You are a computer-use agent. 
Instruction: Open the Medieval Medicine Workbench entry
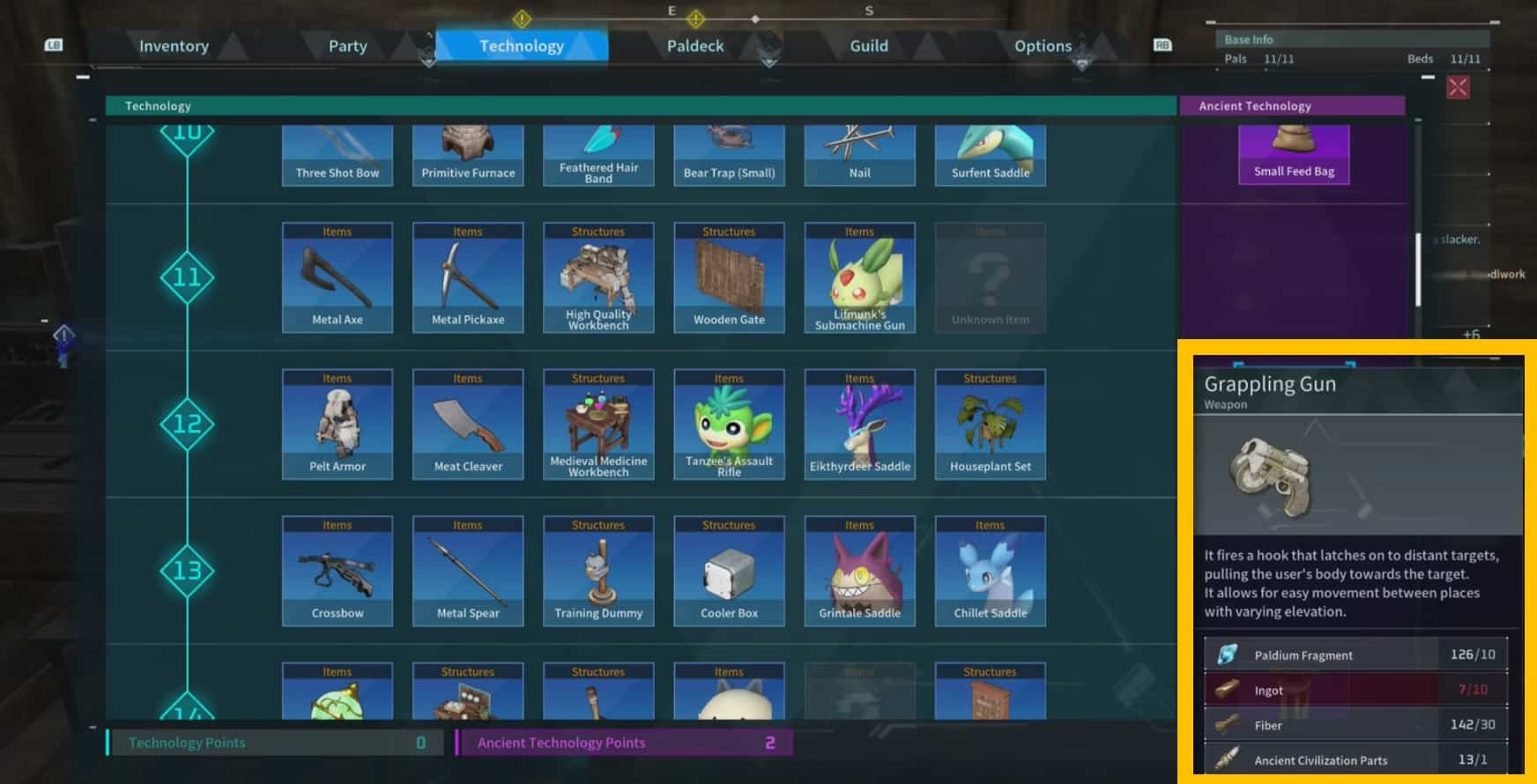(598, 425)
